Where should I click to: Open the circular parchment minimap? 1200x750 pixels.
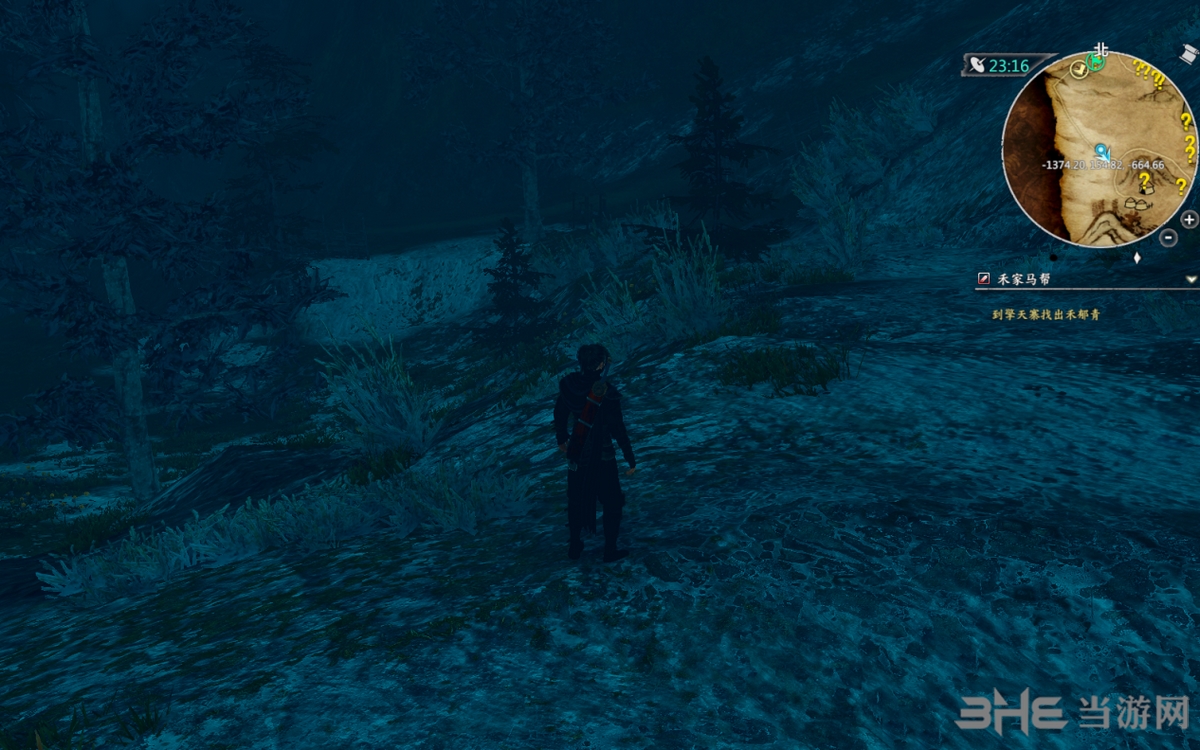coord(1100,150)
